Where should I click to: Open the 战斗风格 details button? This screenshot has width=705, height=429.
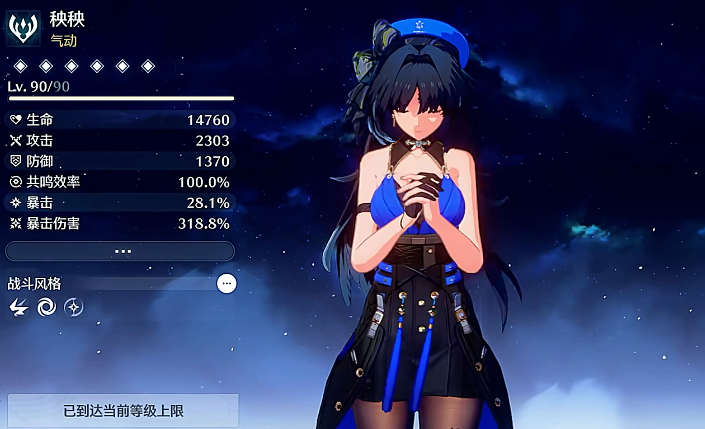(x=227, y=284)
